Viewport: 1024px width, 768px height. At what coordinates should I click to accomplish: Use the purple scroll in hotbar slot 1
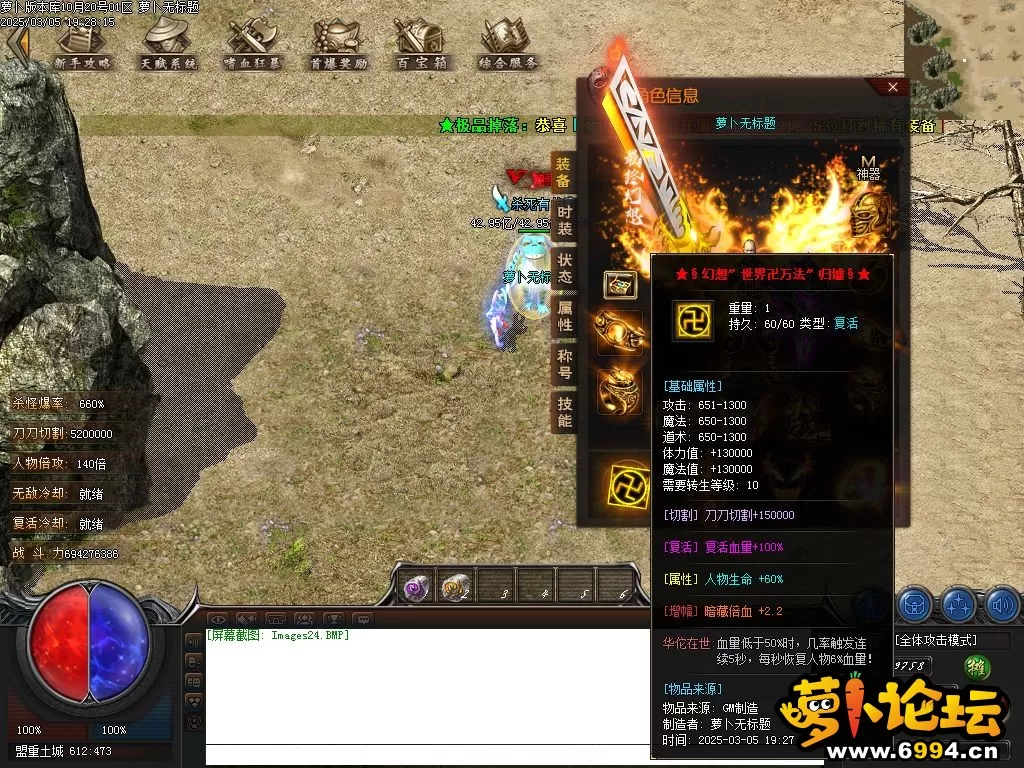[x=416, y=587]
